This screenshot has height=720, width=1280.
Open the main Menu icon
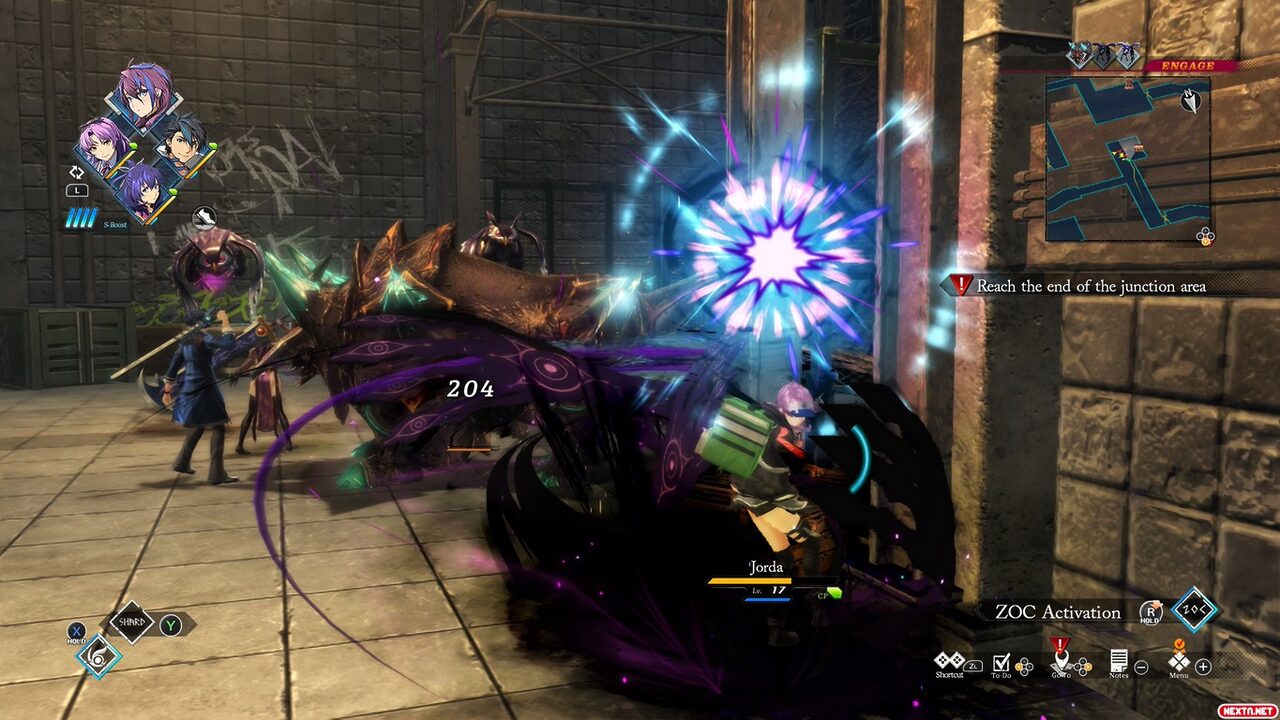[x=1179, y=661]
